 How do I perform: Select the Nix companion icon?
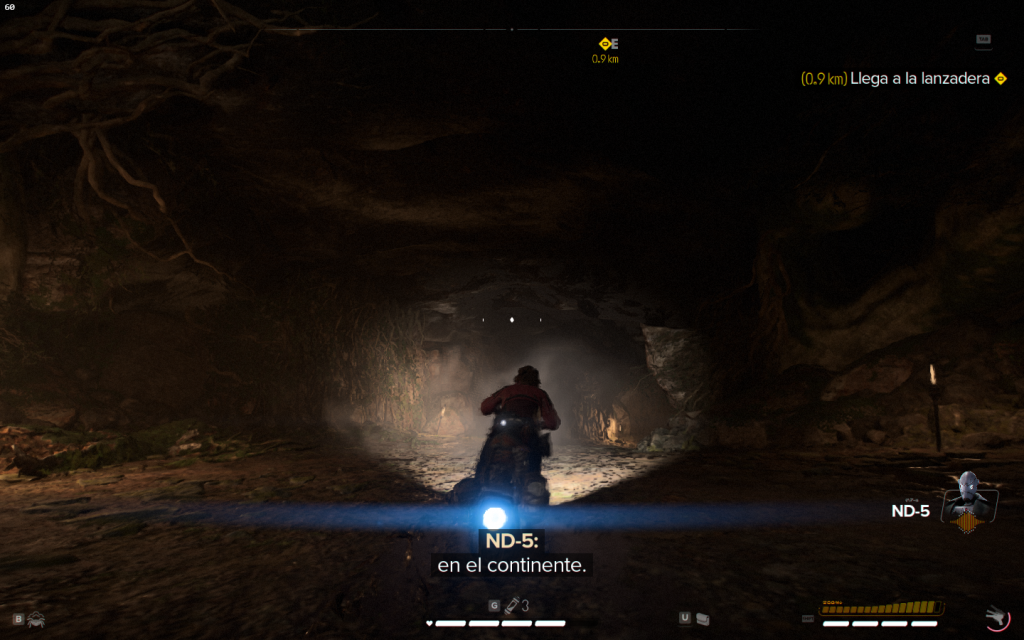pyautogui.click(x=36, y=619)
